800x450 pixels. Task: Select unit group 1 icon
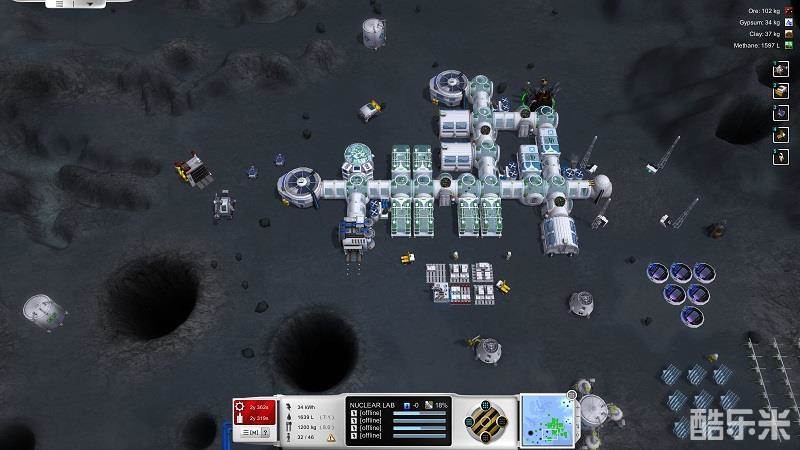coord(781,69)
